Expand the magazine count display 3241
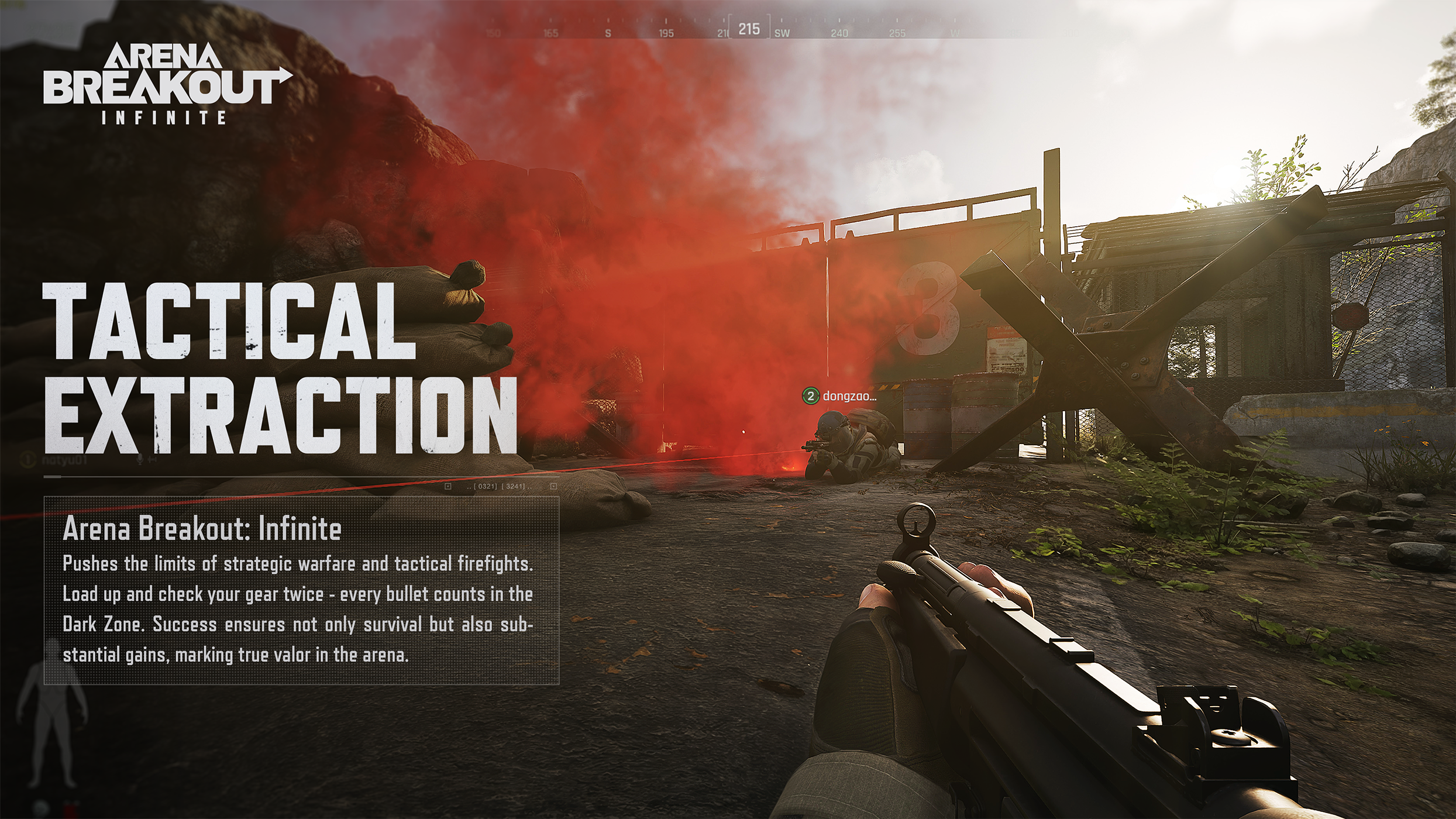 (x=515, y=487)
